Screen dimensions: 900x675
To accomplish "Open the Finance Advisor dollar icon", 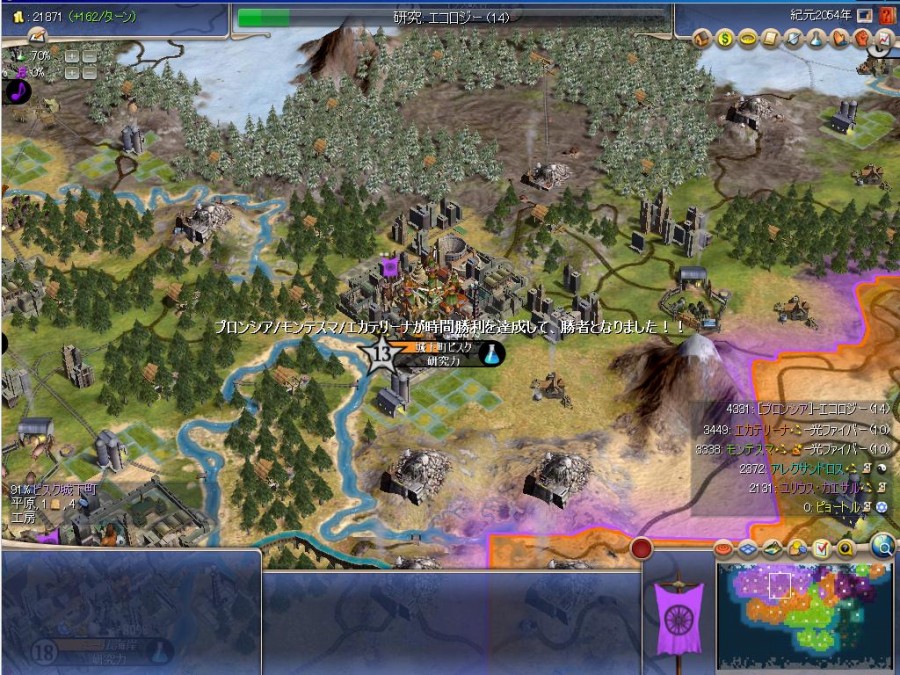I will point(725,38).
